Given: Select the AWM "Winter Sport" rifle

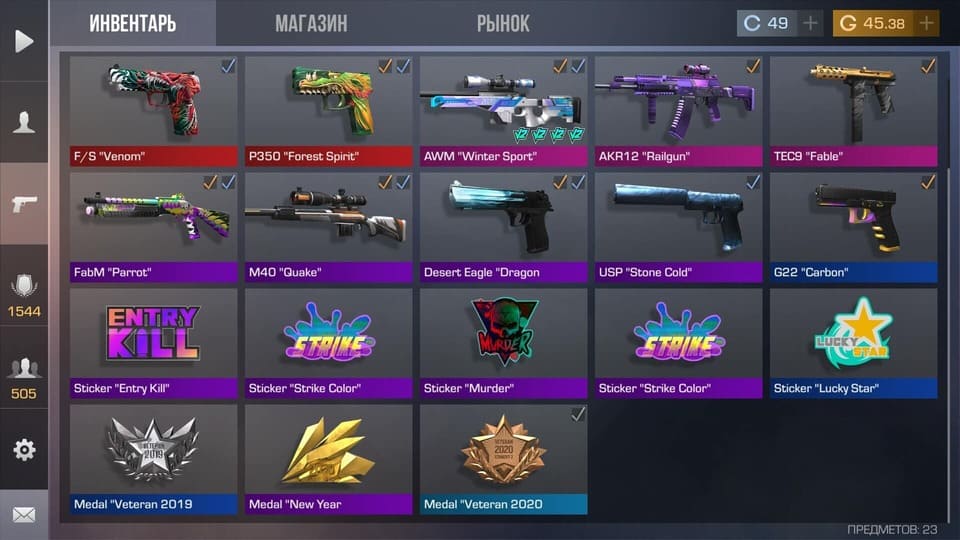Looking at the screenshot, I should click(503, 110).
